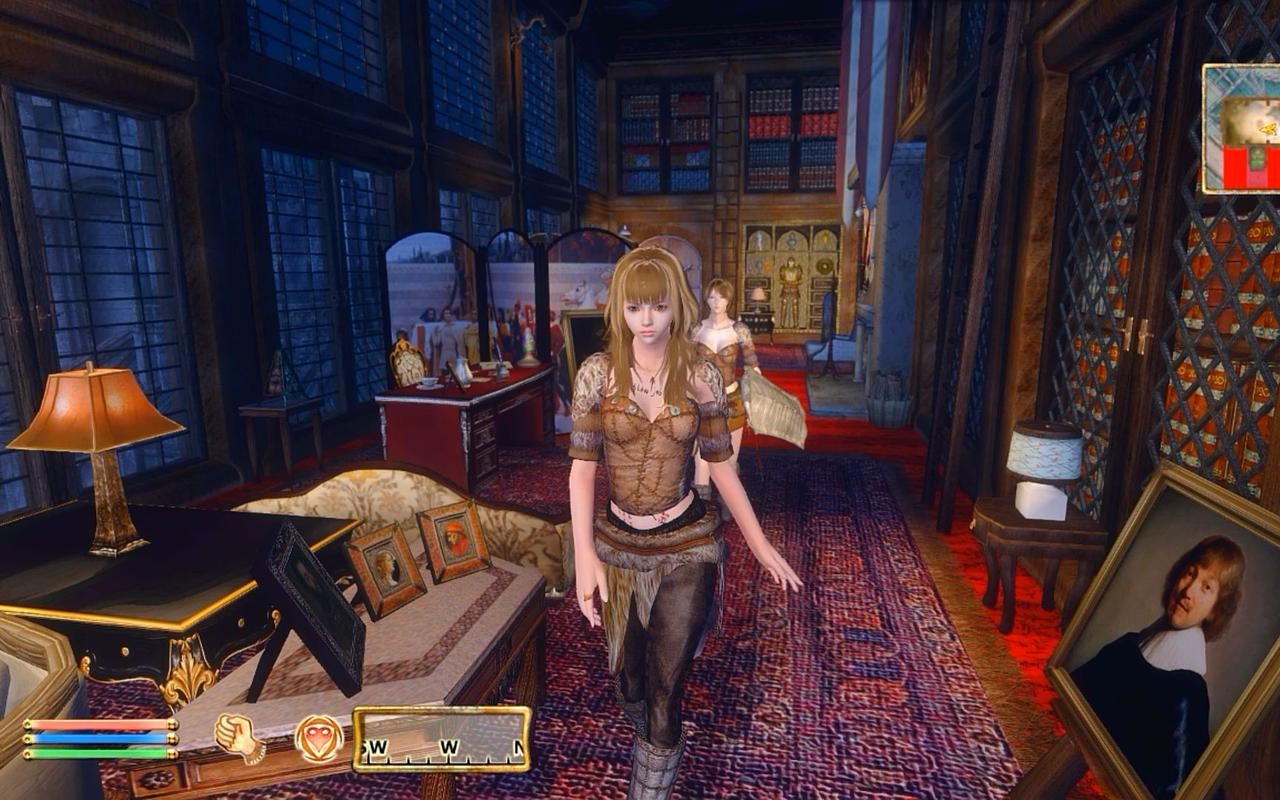Select the heart spell icon
1280x800 pixels.
319,740
